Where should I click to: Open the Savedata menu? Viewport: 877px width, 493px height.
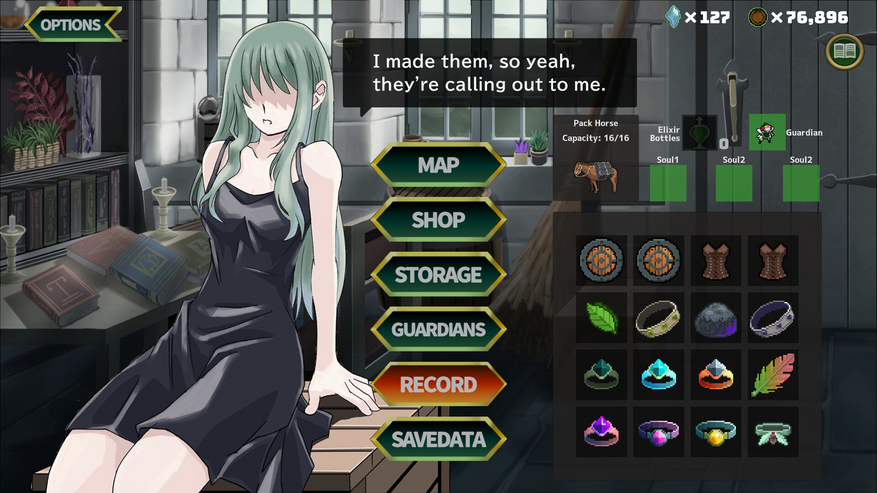tap(437, 439)
